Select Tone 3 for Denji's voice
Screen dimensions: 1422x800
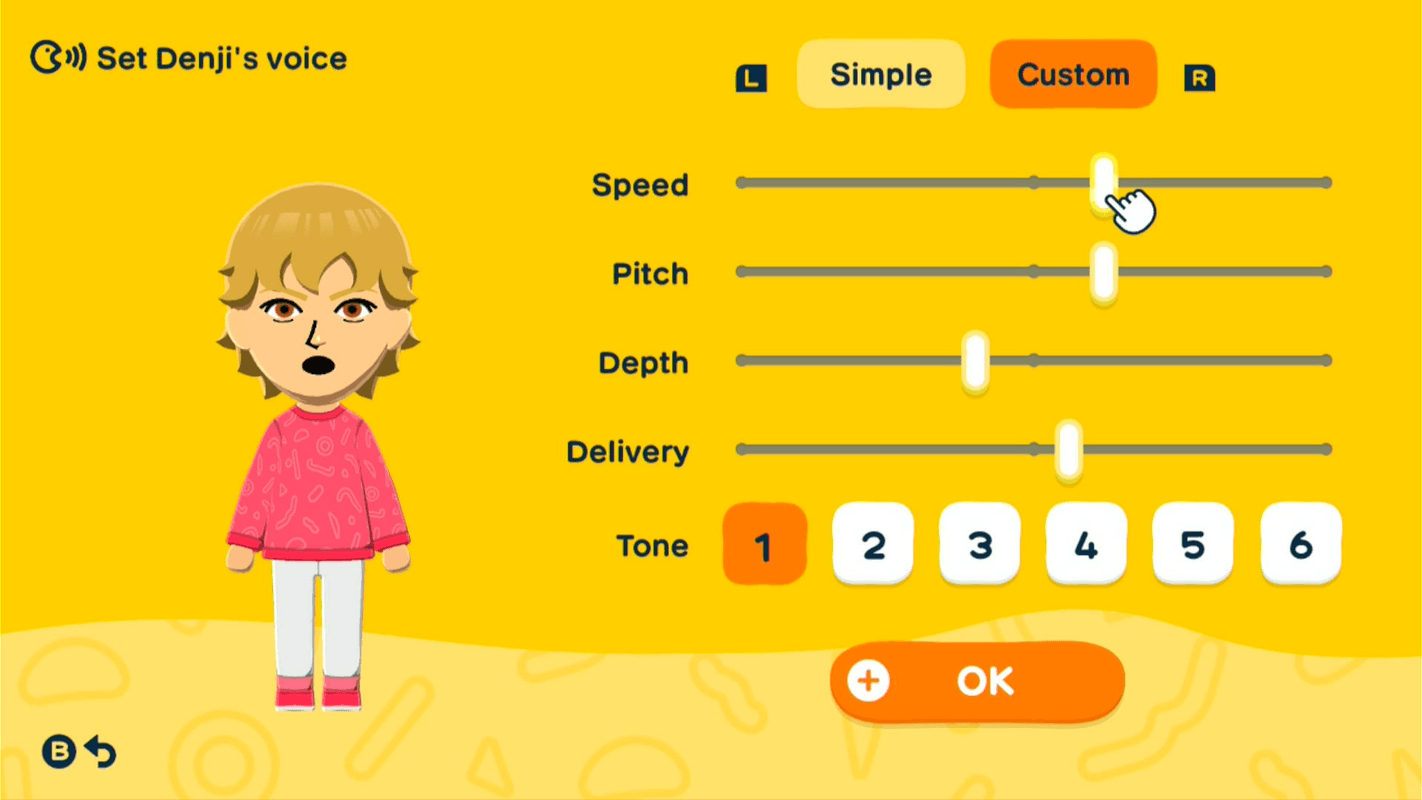(x=979, y=545)
